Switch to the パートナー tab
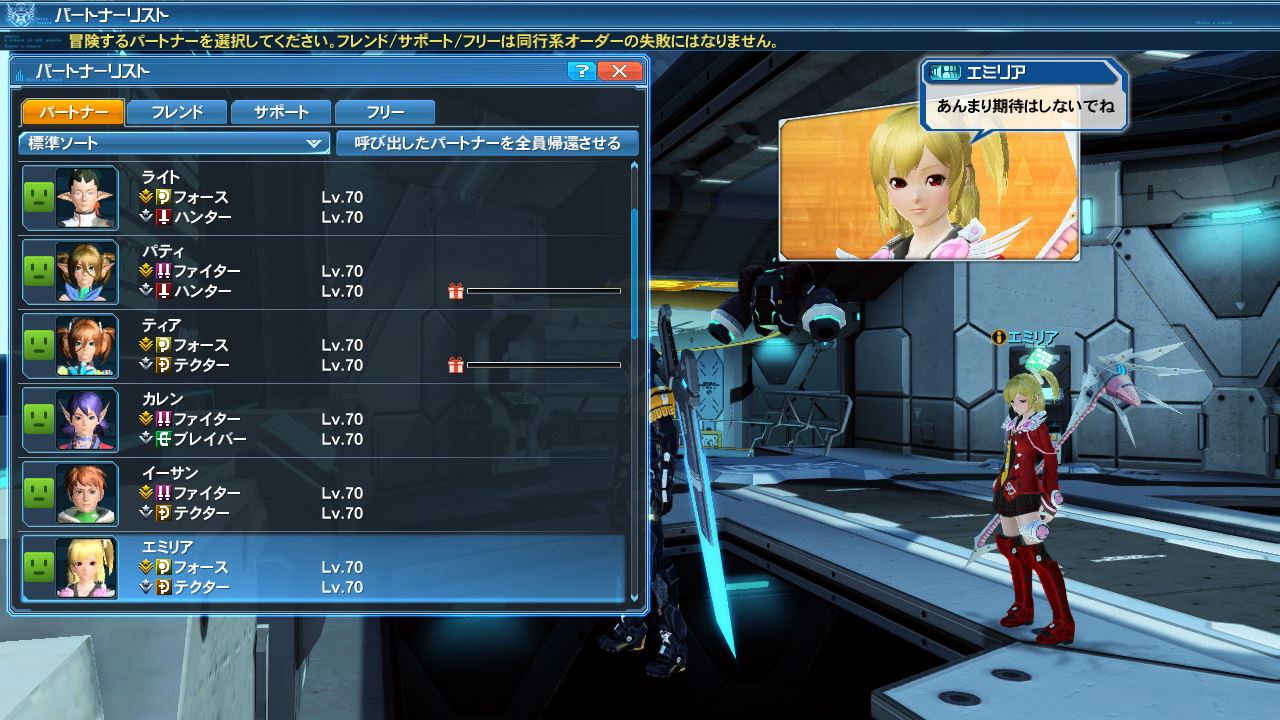The width and height of the screenshot is (1280, 720). [x=72, y=112]
